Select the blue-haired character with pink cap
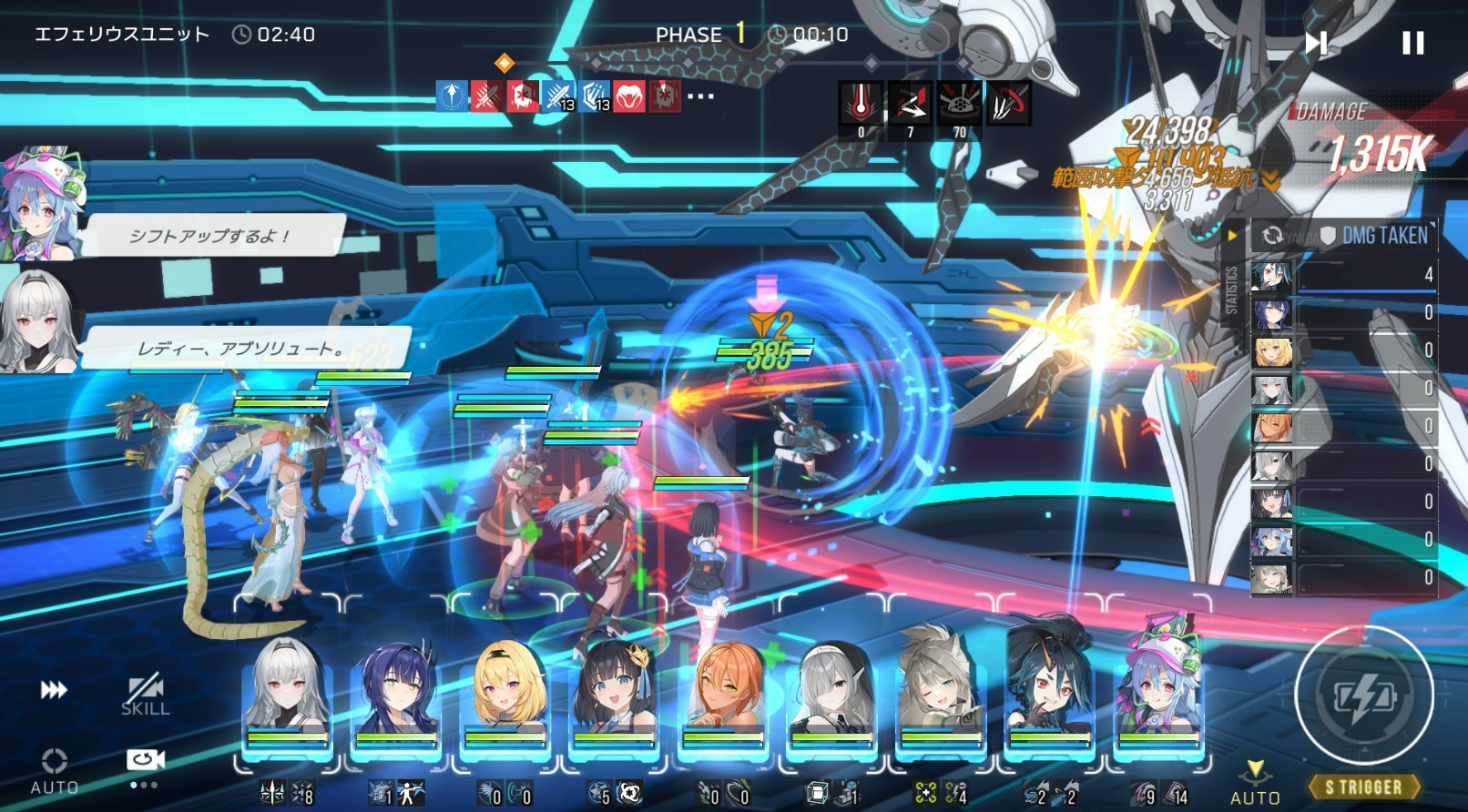This screenshot has width=1468, height=812. (1158, 696)
